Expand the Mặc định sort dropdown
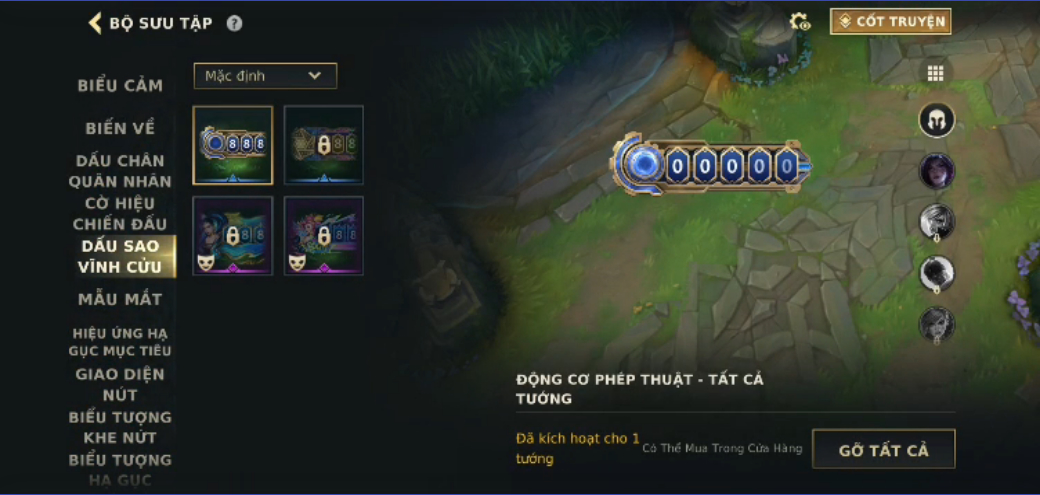 click(265, 76)
